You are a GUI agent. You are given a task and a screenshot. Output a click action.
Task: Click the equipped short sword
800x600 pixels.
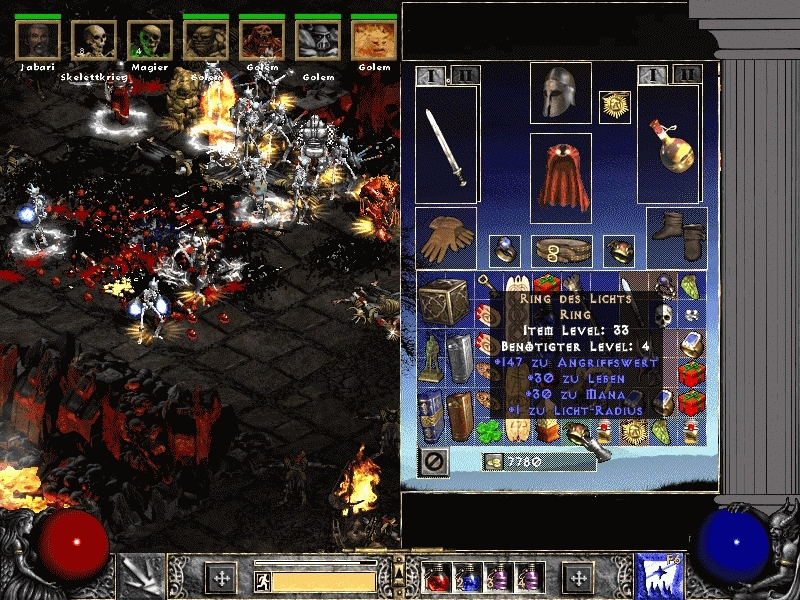point(446,146)
